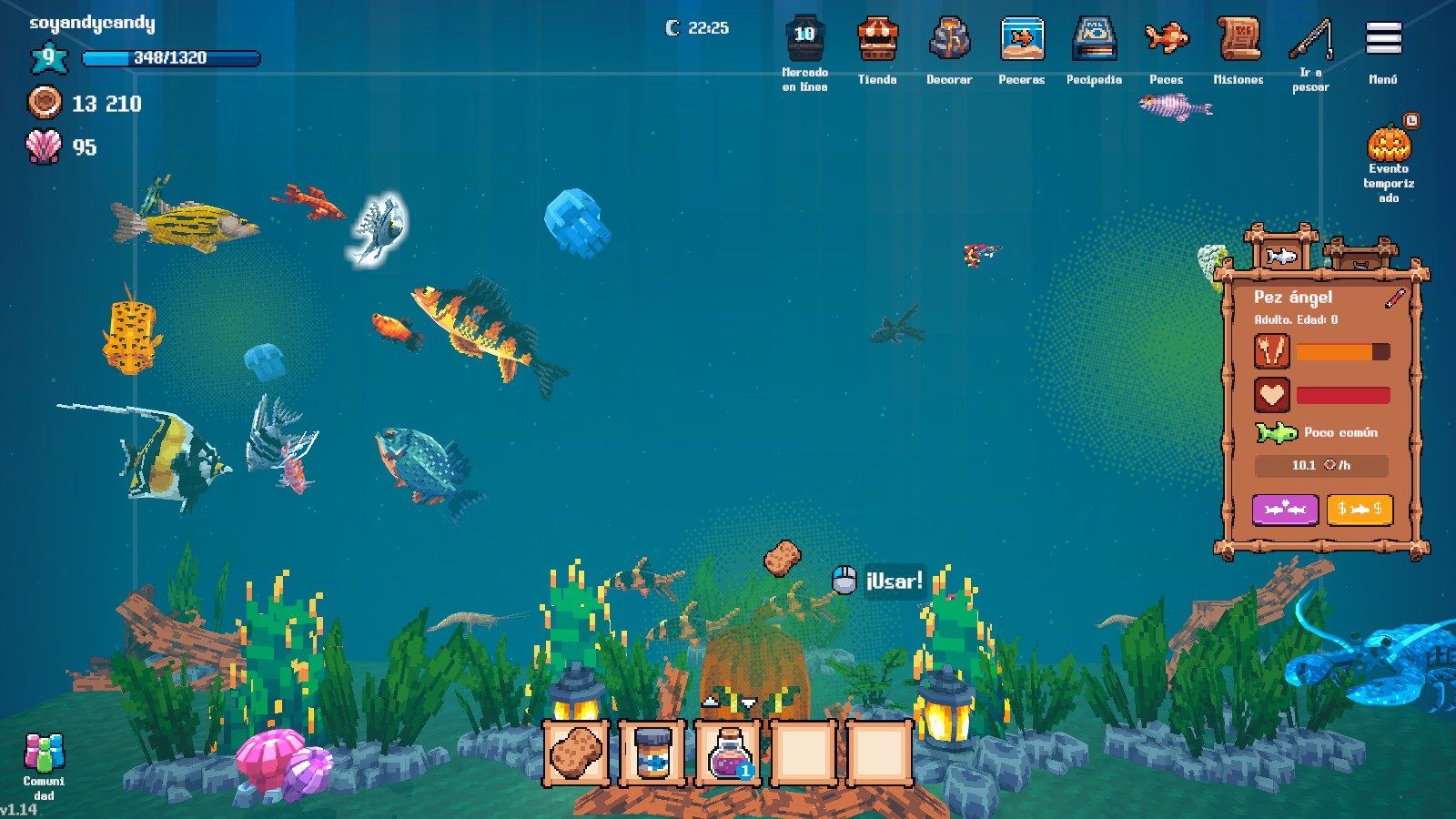Open the Menú hamburger button
Image resolution: width=1456 pixels, height=819 pixels.
click(x=1383, y=39)
